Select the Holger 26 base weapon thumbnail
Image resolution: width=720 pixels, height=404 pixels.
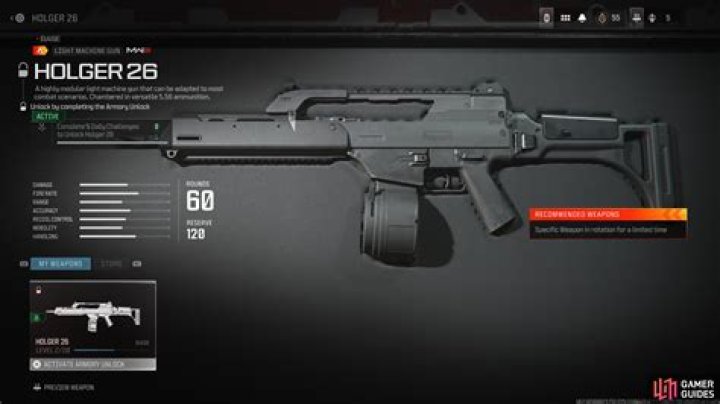94,314
